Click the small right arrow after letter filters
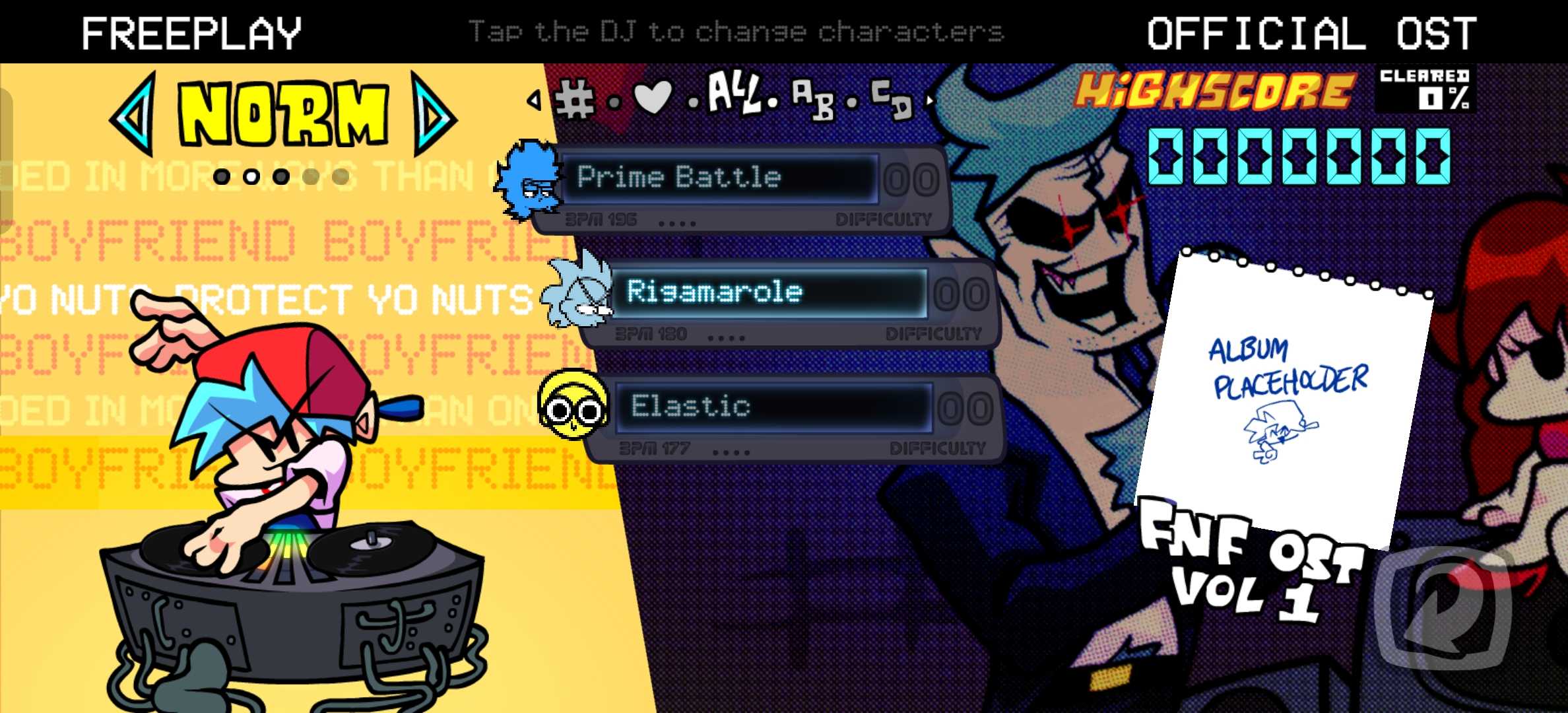This screenshot has height=713, width=1568. pyautogui.click(x=930, y=101)
